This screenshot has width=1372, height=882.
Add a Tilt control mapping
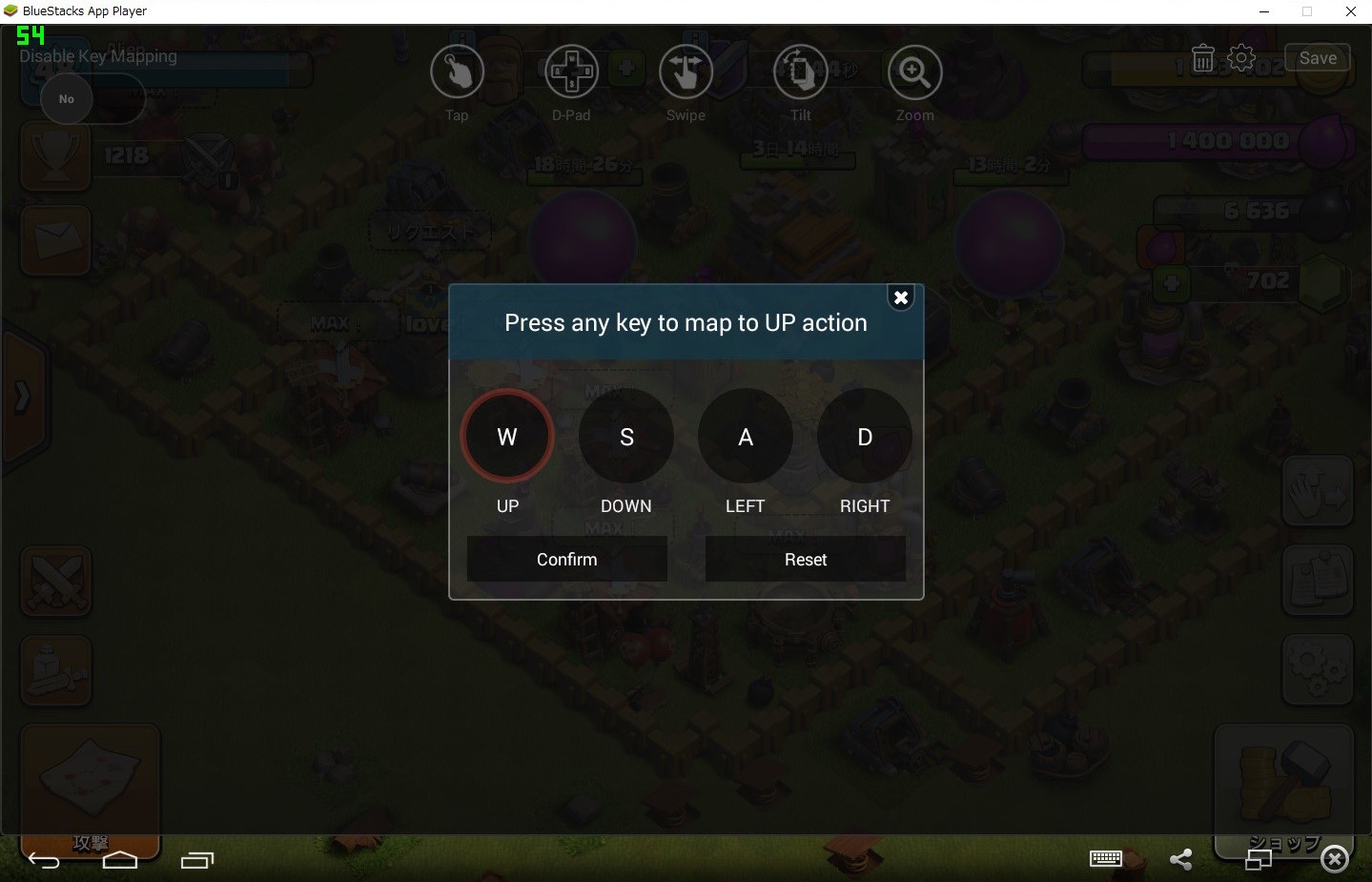coord(800,72)
